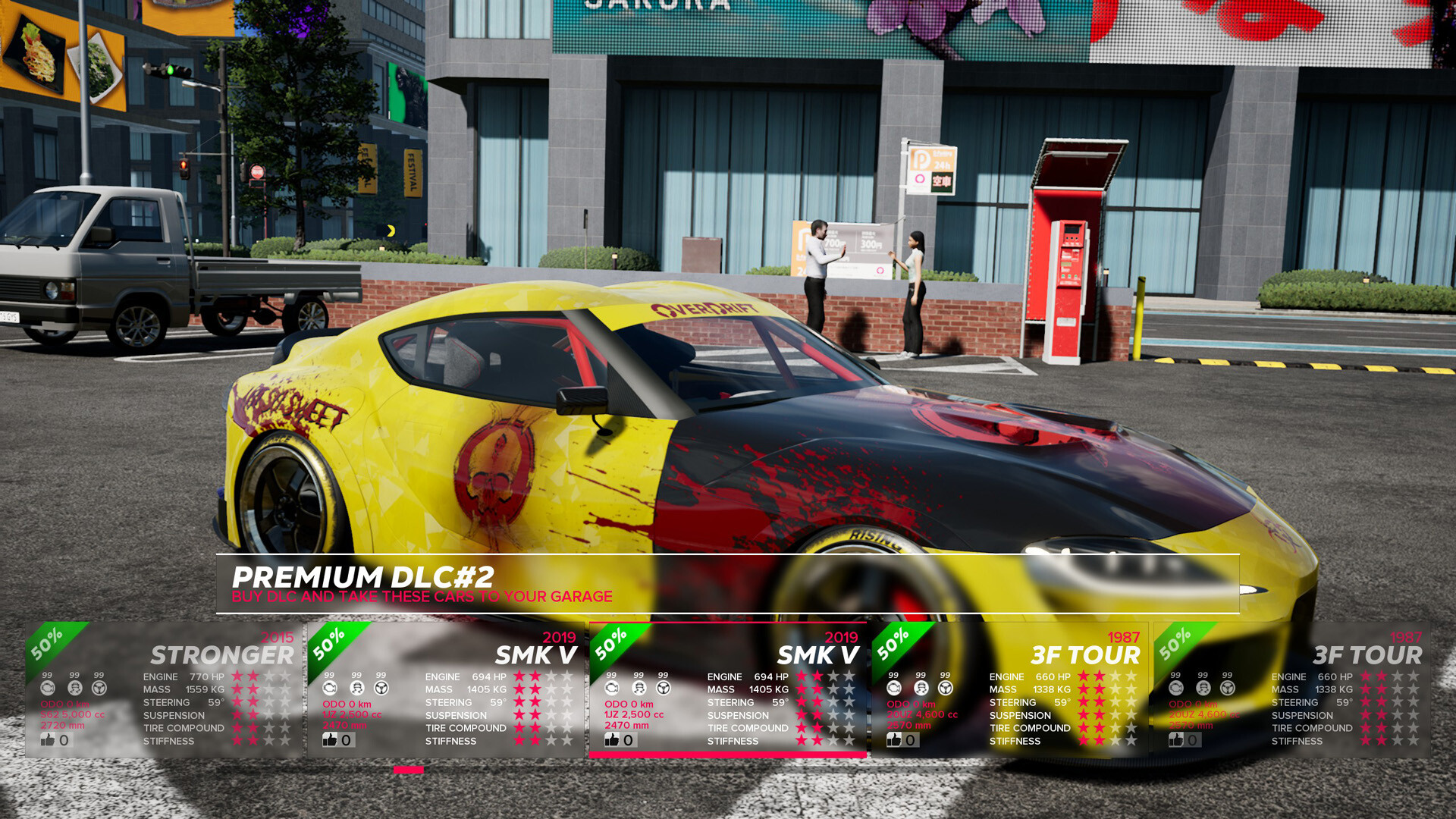Image resolution: width=1456 pixels, height=819 pixels.
Task: Toggle the thumbs-up like on the STRONGER card
Action: click(x=48, y=739)
